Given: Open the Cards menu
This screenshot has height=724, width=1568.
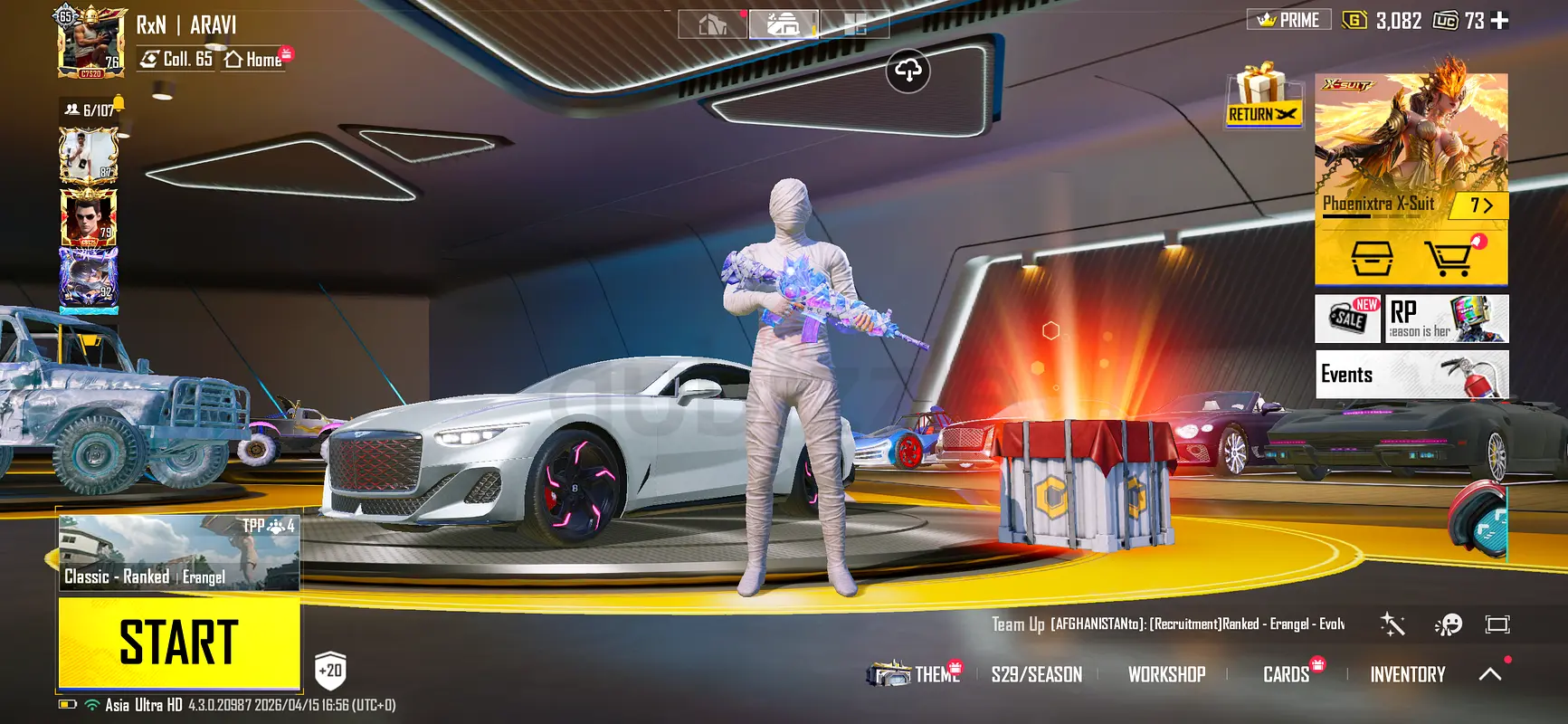Looking at the screenshot, I should [x=1286, y=674].
